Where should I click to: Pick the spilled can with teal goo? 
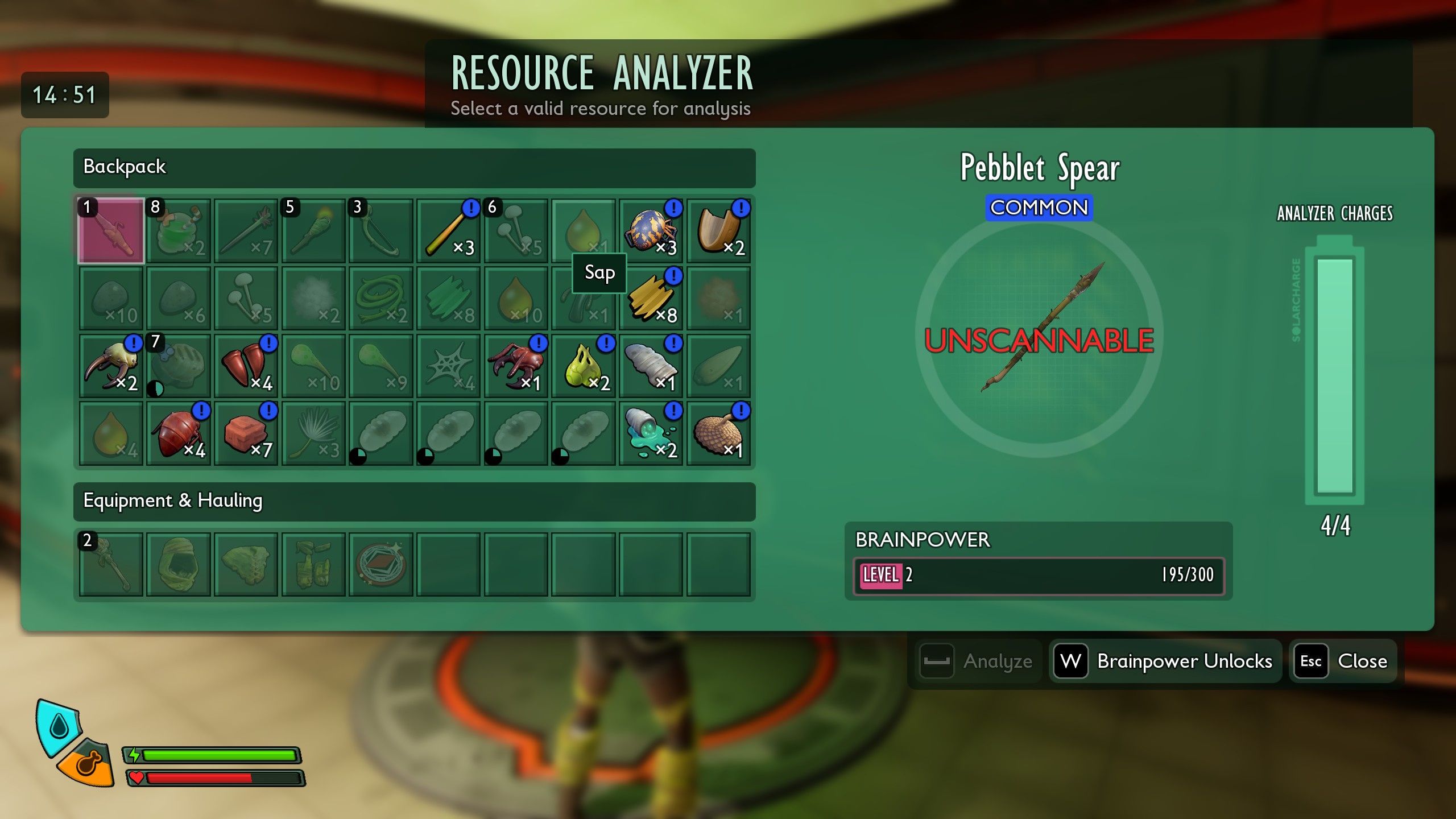click(x=651, y=433)
